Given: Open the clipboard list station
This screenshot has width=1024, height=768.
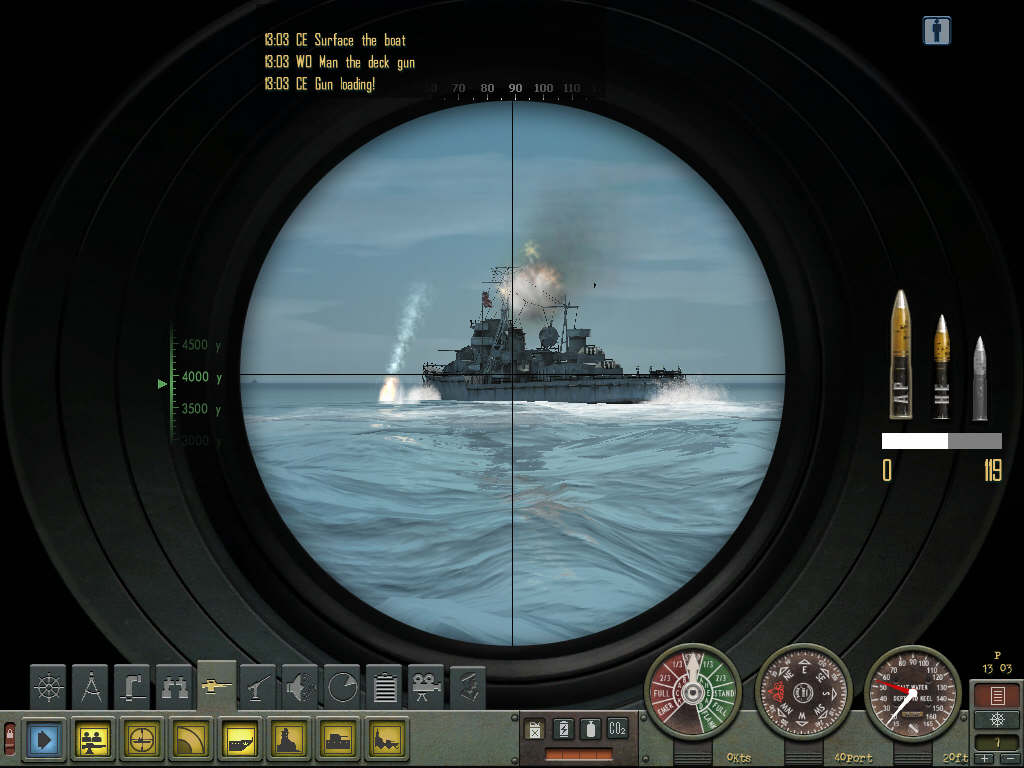Looking at the screenshot, I should pos(384,686).
